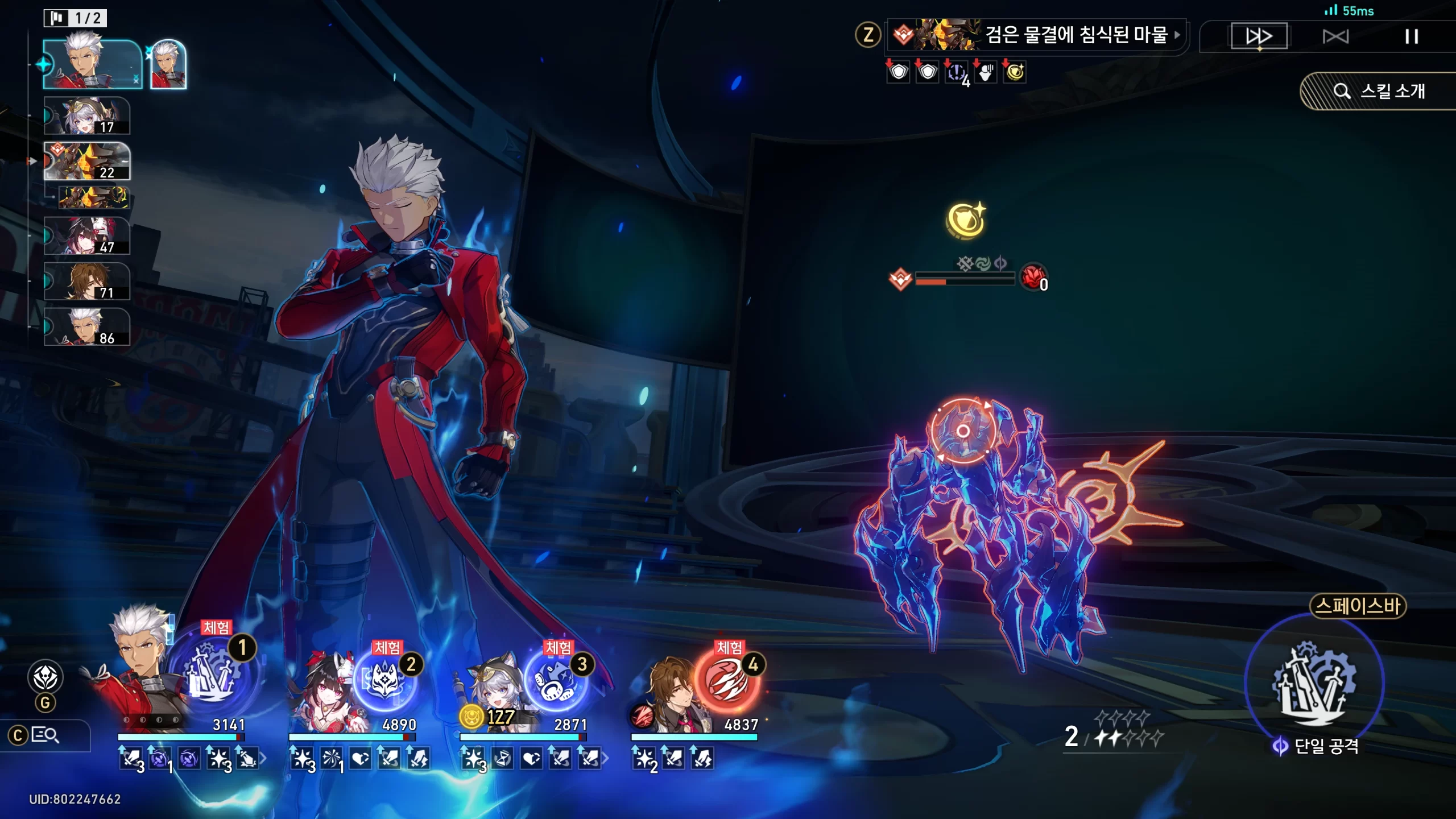The width and height of the screenshot is (1456, 819).
Task: Pause the battle
Action: click(1411, 37)
